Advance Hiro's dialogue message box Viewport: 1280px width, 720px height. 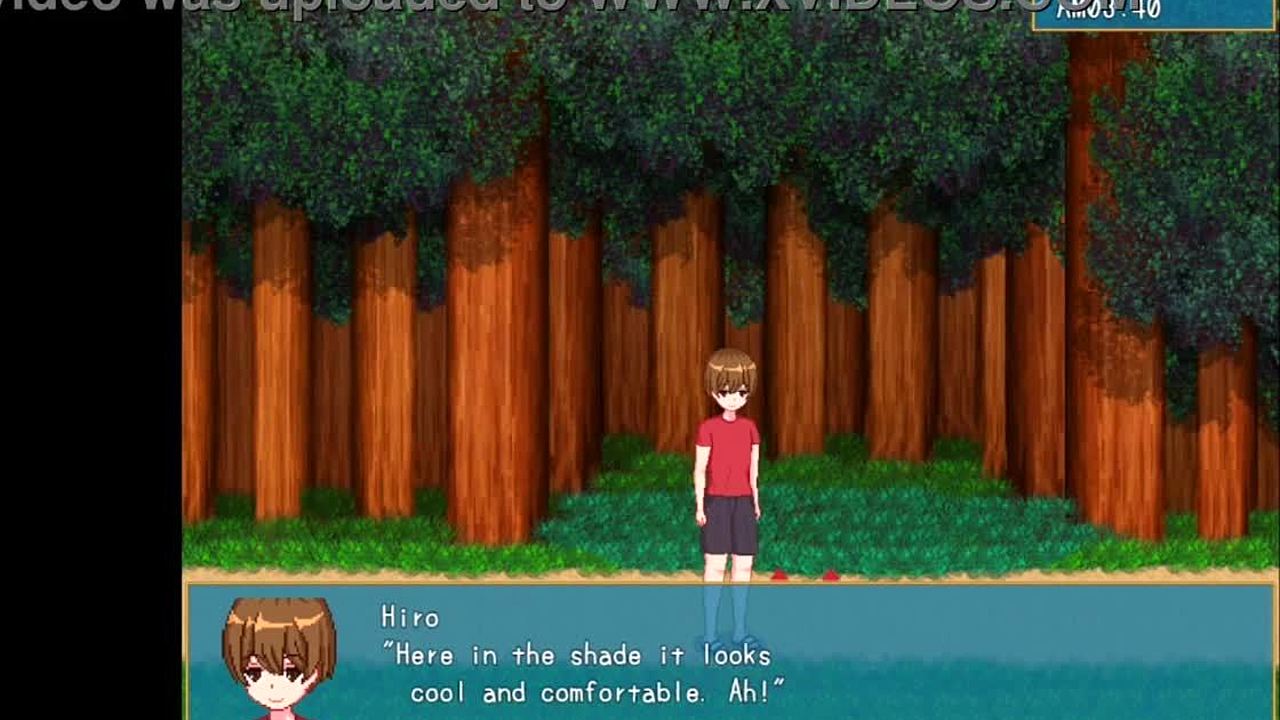click(730, 652)
